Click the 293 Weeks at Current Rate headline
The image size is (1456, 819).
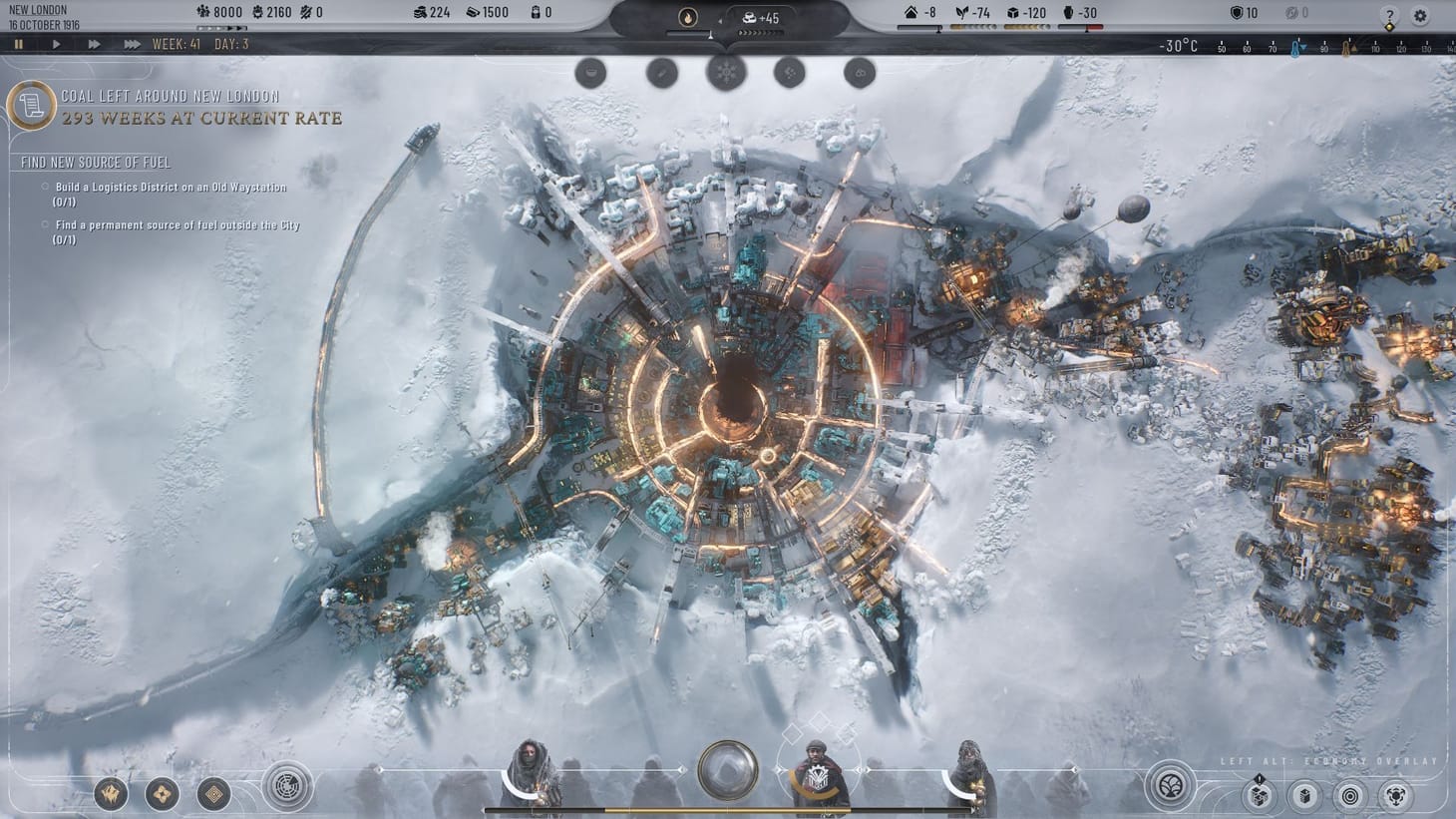[x=199, y=118]
